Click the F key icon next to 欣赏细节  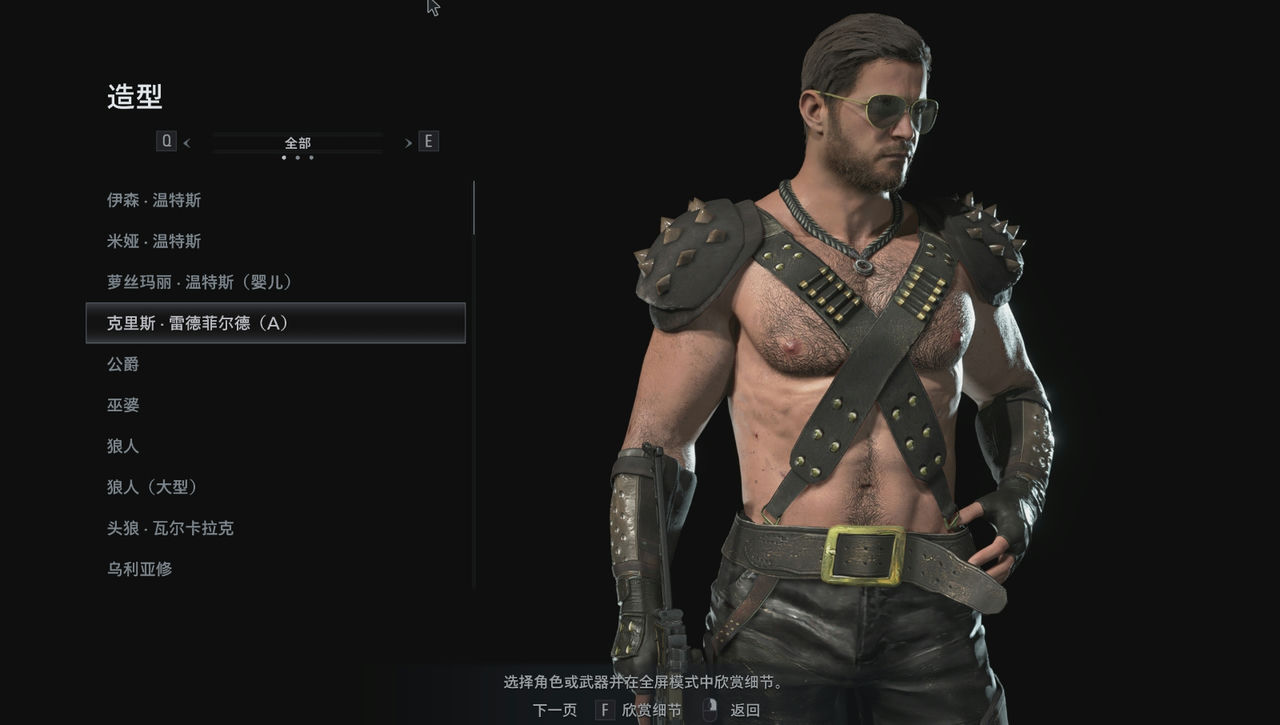click(x=604, y=709)
